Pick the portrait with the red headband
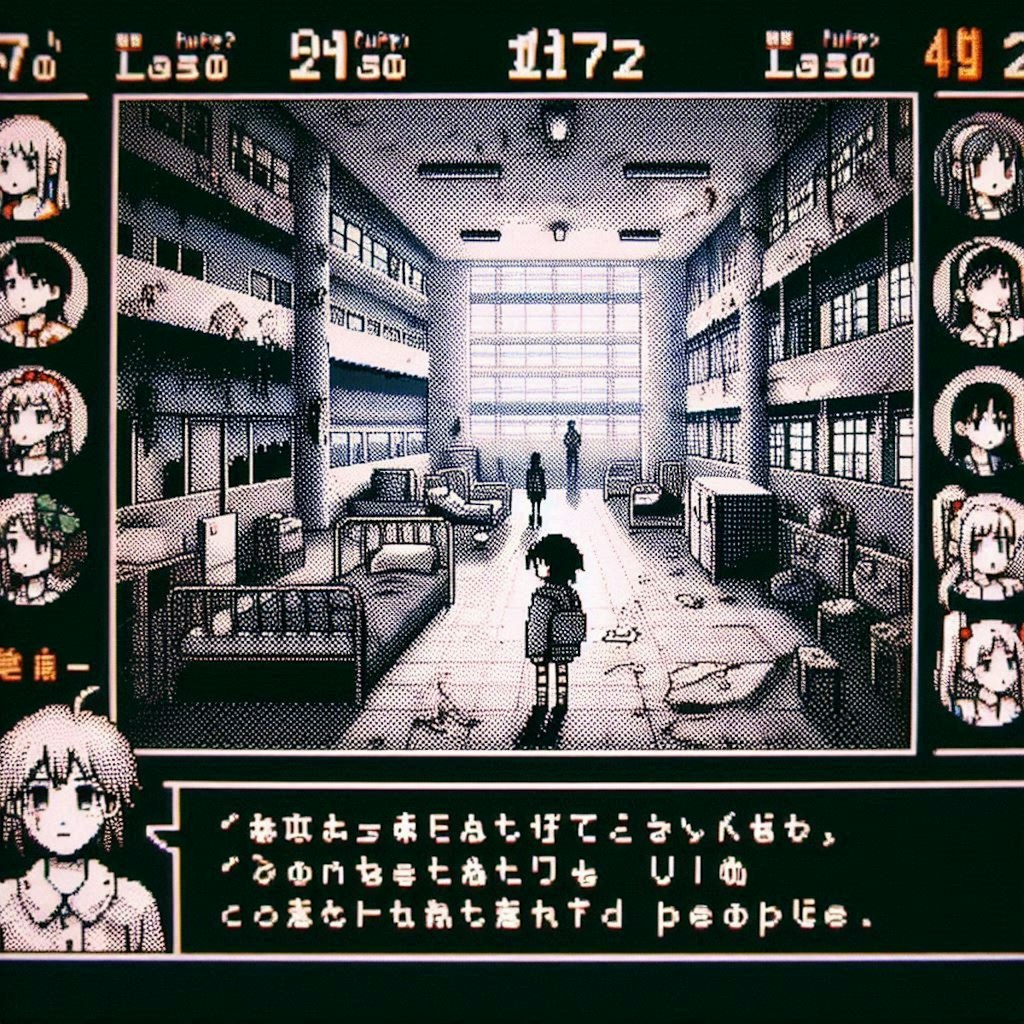 tap(38, 420)
